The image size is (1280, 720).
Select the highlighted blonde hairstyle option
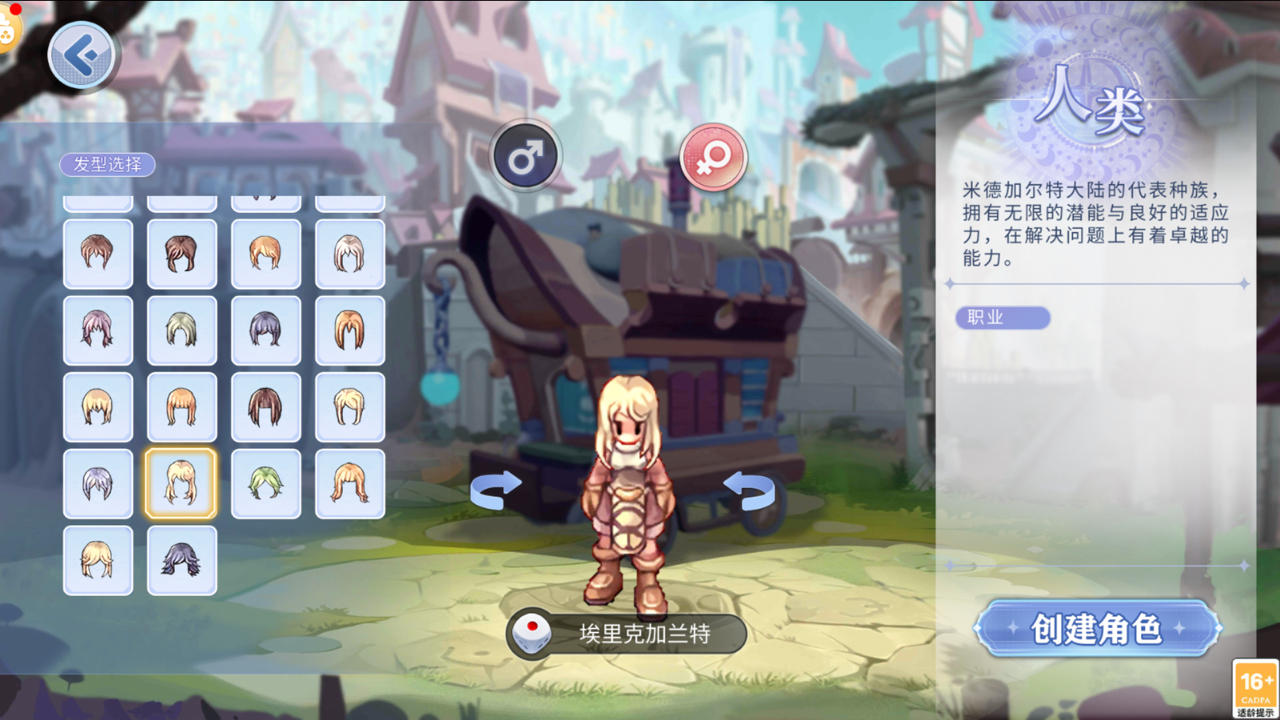pos(182,483)
